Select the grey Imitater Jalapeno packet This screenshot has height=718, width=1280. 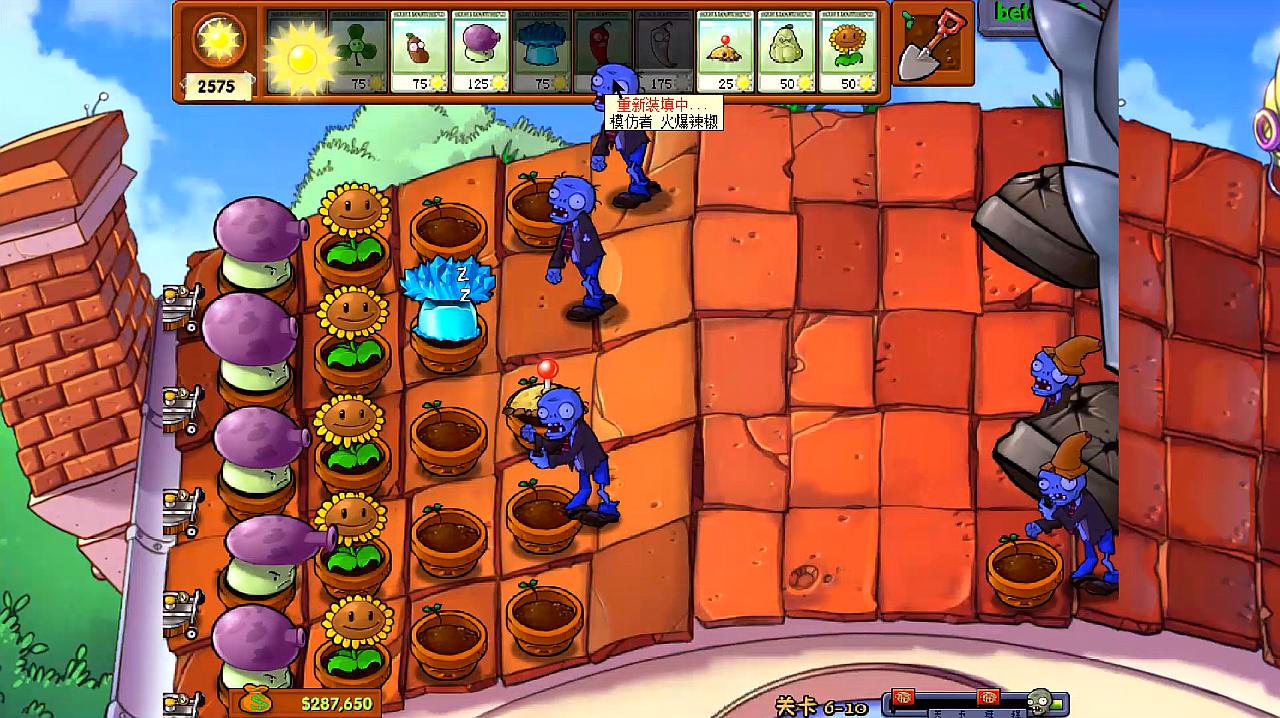pyautogui.click(x=665, y=52)
